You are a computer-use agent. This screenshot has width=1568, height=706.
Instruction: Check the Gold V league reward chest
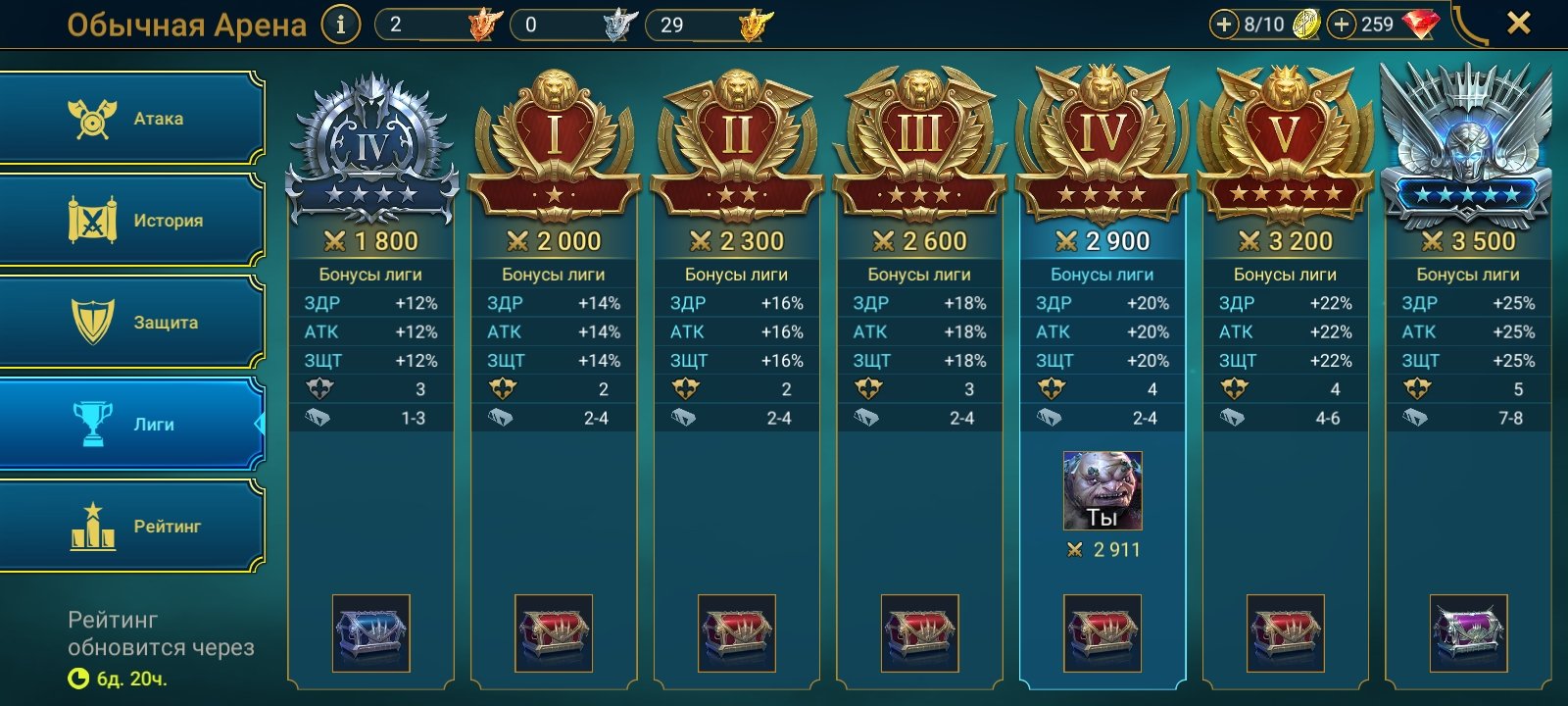tap(1286, 632)
